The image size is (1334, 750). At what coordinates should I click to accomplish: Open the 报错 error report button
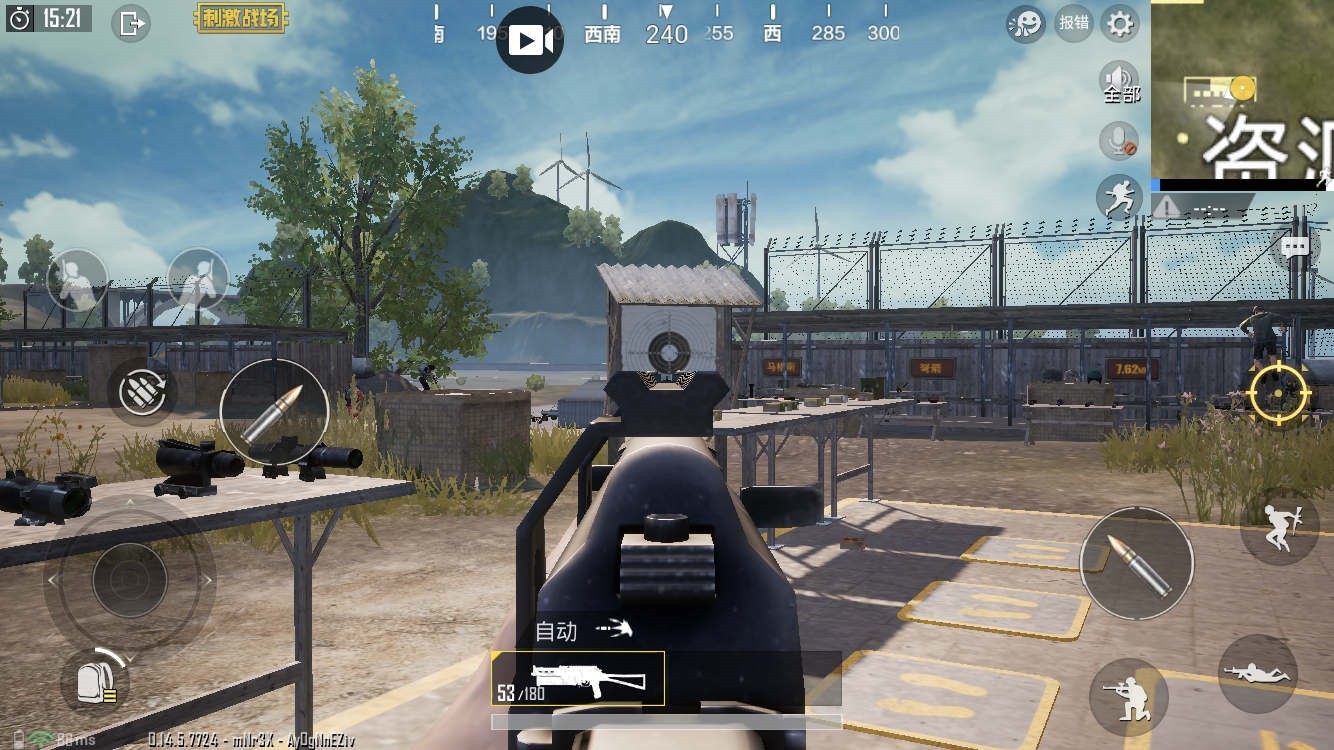coord(1074,23)
